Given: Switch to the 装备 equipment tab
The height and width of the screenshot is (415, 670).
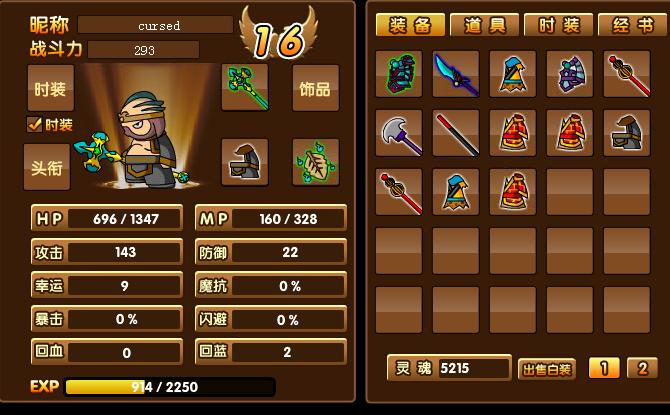Looking at the screenshot, I should 408,26.
